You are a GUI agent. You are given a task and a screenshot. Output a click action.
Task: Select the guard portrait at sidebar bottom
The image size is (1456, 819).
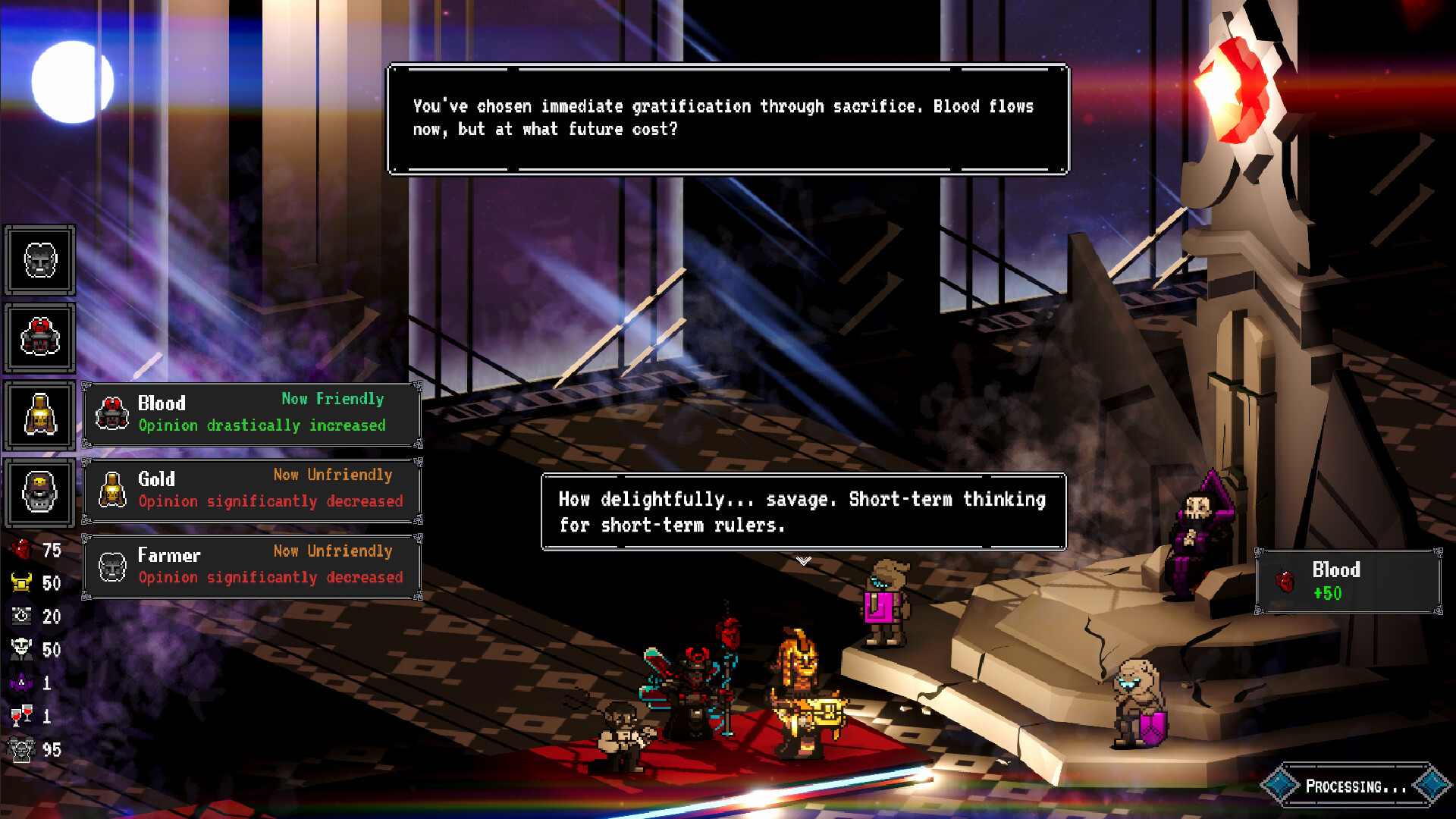(40, 492)
